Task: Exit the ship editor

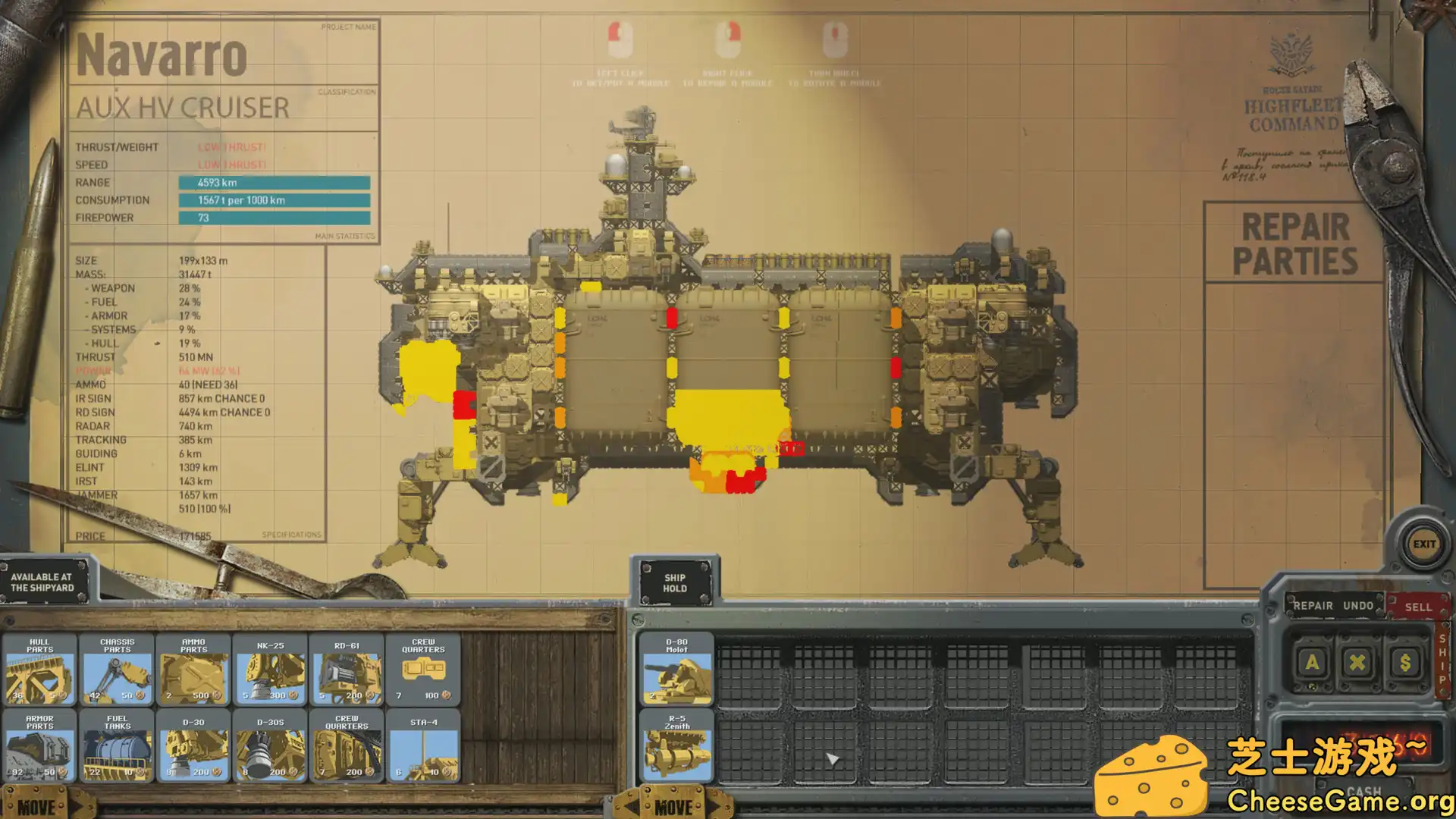Action: pyautogui.click(x=1423, y=544)
